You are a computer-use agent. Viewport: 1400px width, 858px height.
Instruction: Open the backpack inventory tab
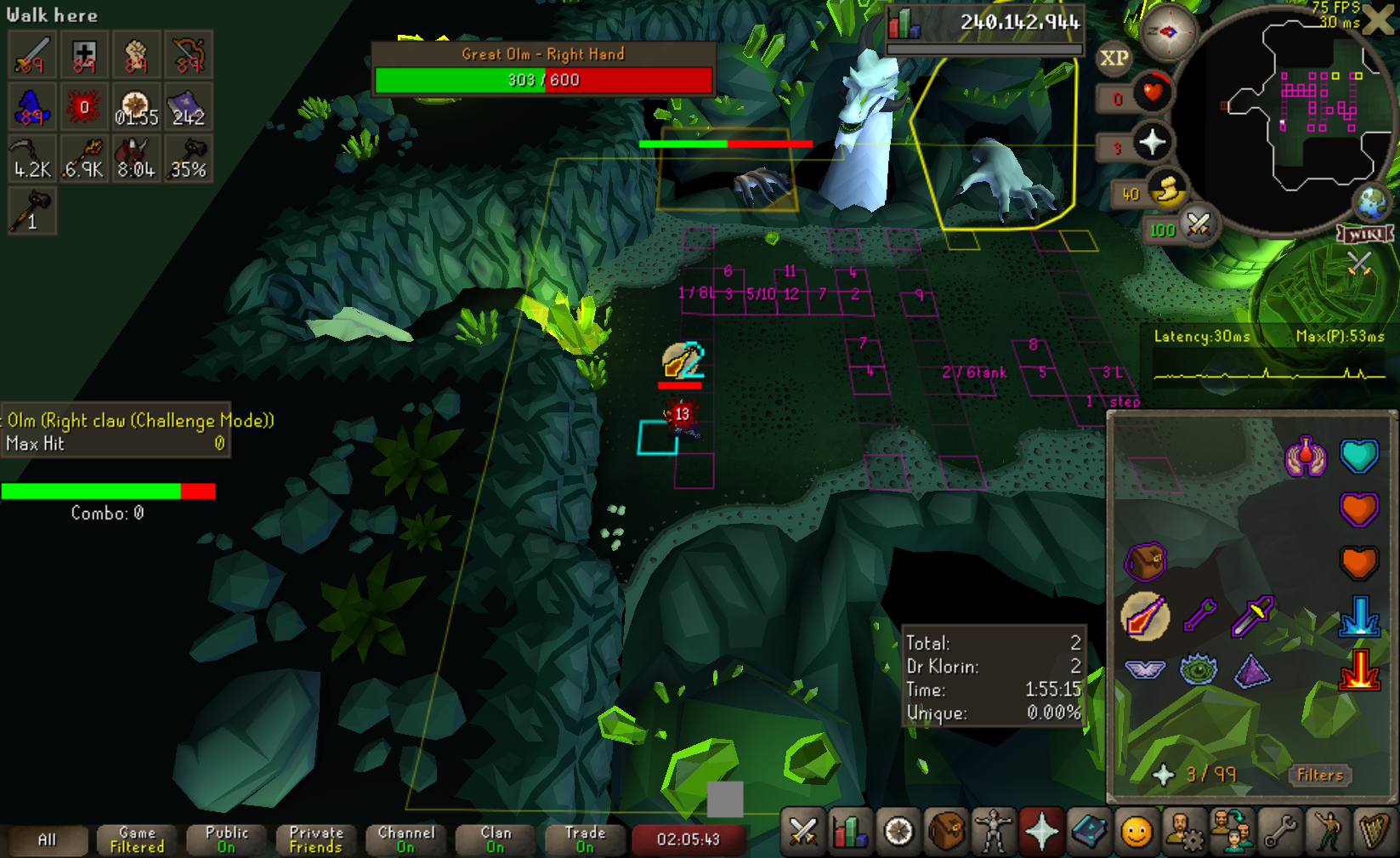coord(945,831)
